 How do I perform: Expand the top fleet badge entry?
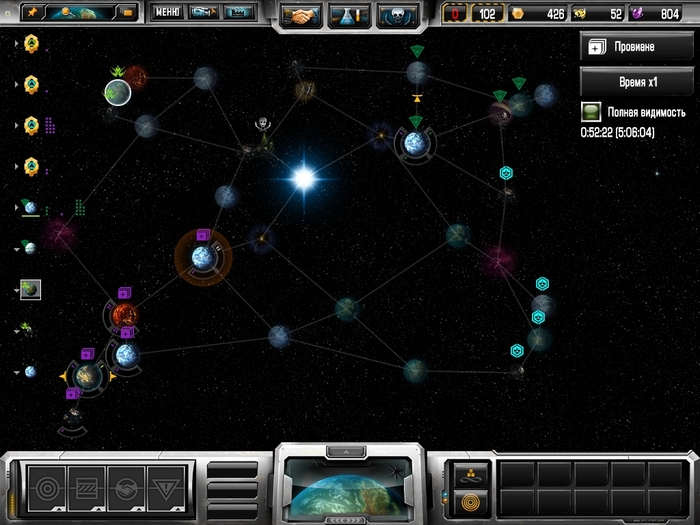(x=16, y=44)
